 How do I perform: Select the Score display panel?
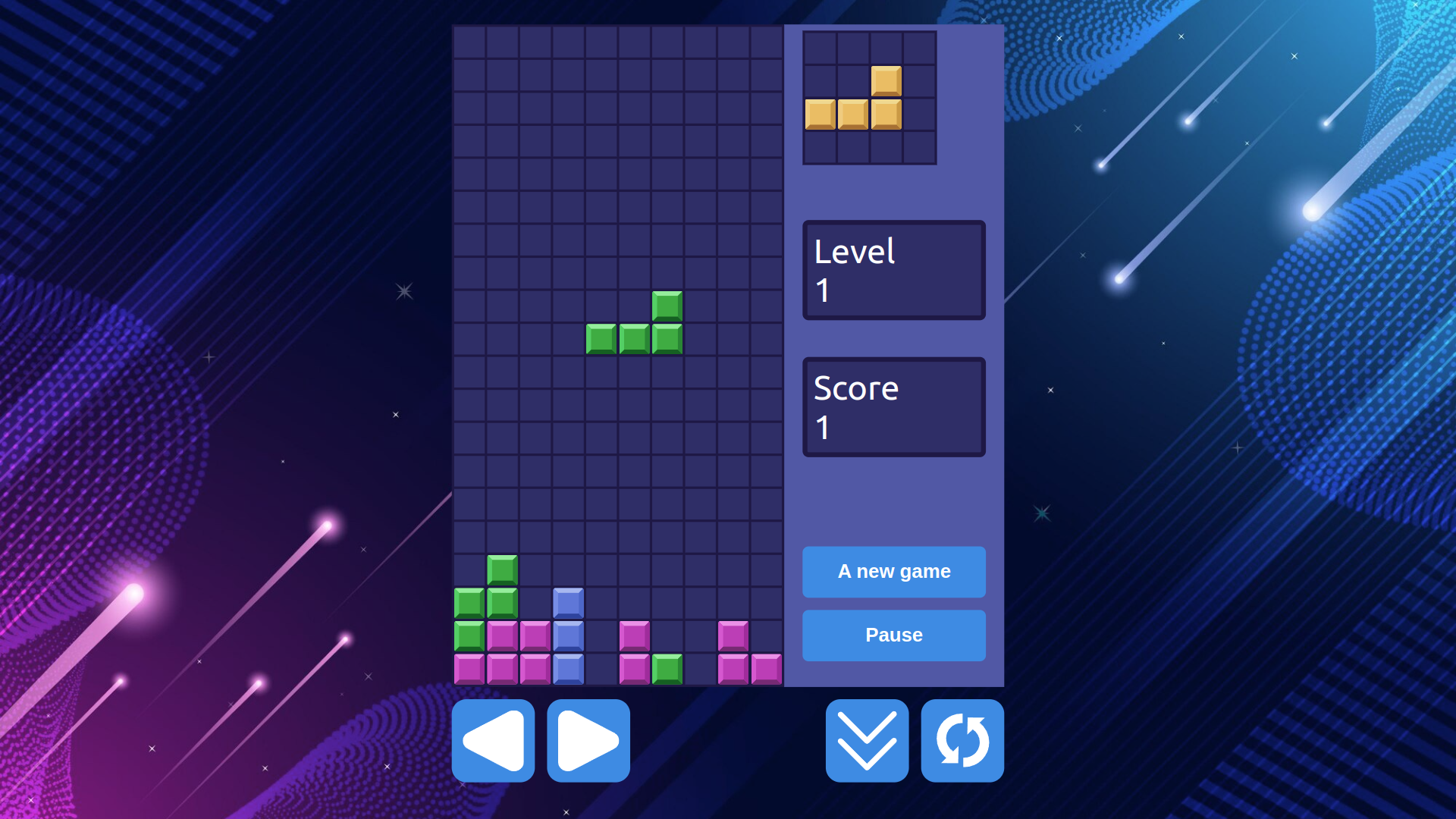tap(893, 406)
